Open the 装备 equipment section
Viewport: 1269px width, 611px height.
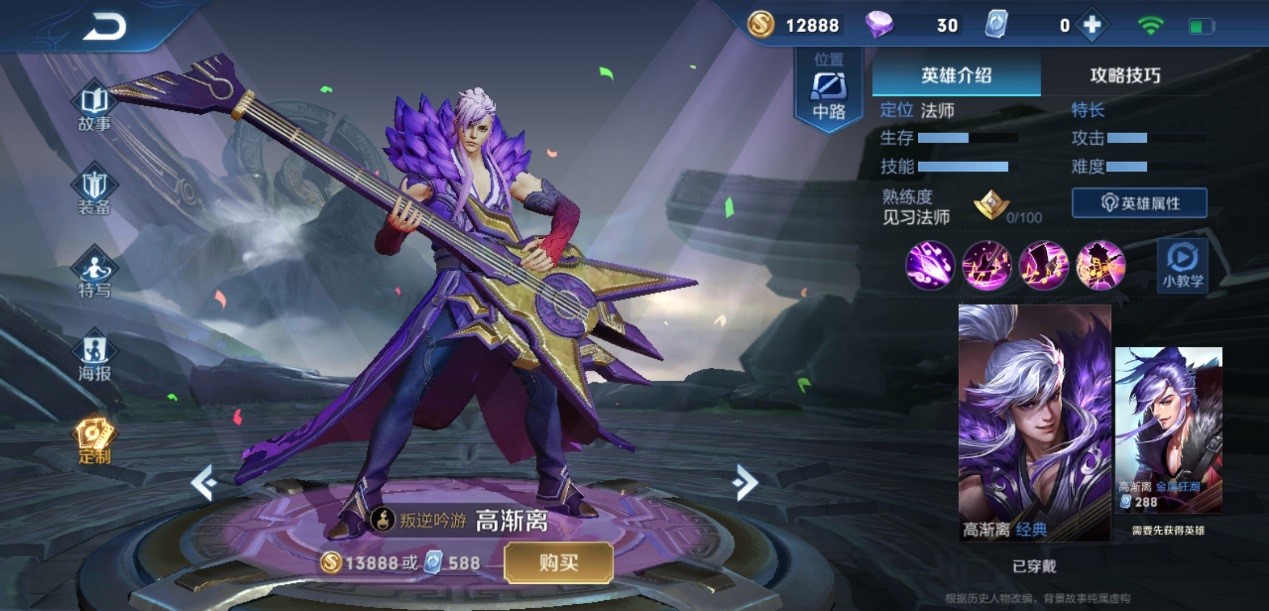pyautogui.click(x=95, y=192)
